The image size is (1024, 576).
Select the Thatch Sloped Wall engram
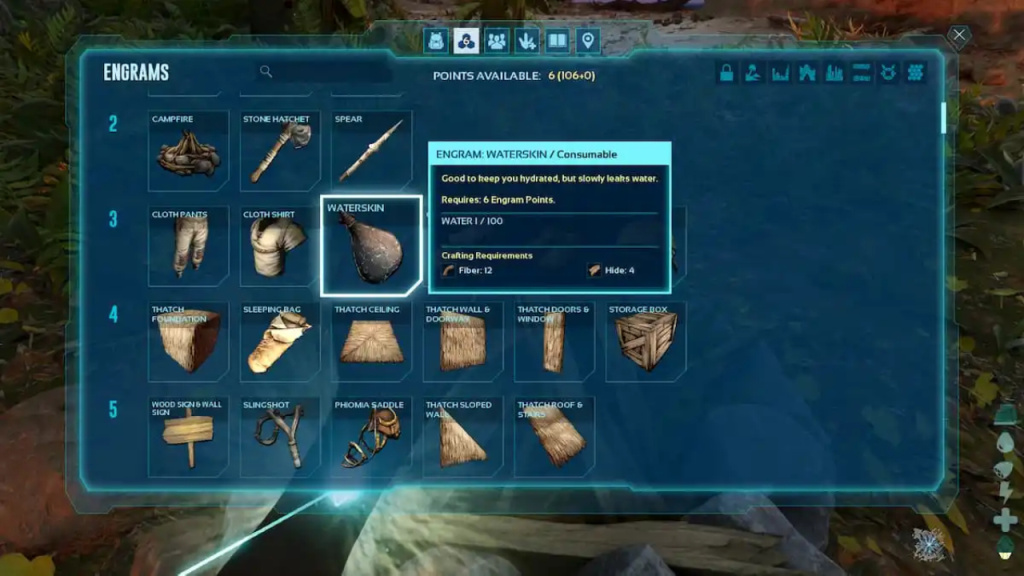(462, 437)
